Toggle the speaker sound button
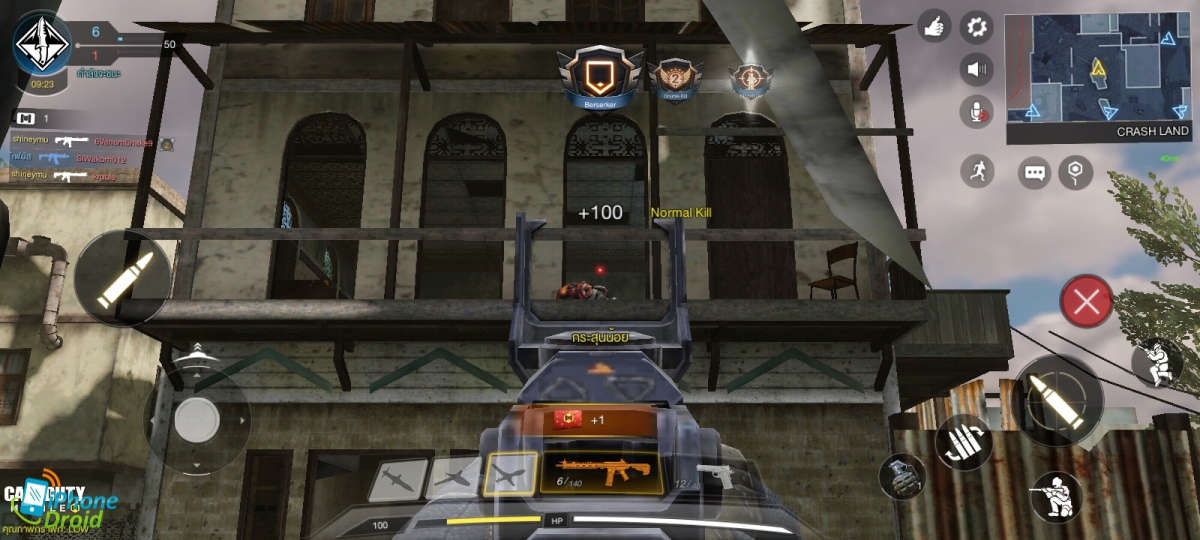This screenshot has height=540, width=1200. click(976, 69)
